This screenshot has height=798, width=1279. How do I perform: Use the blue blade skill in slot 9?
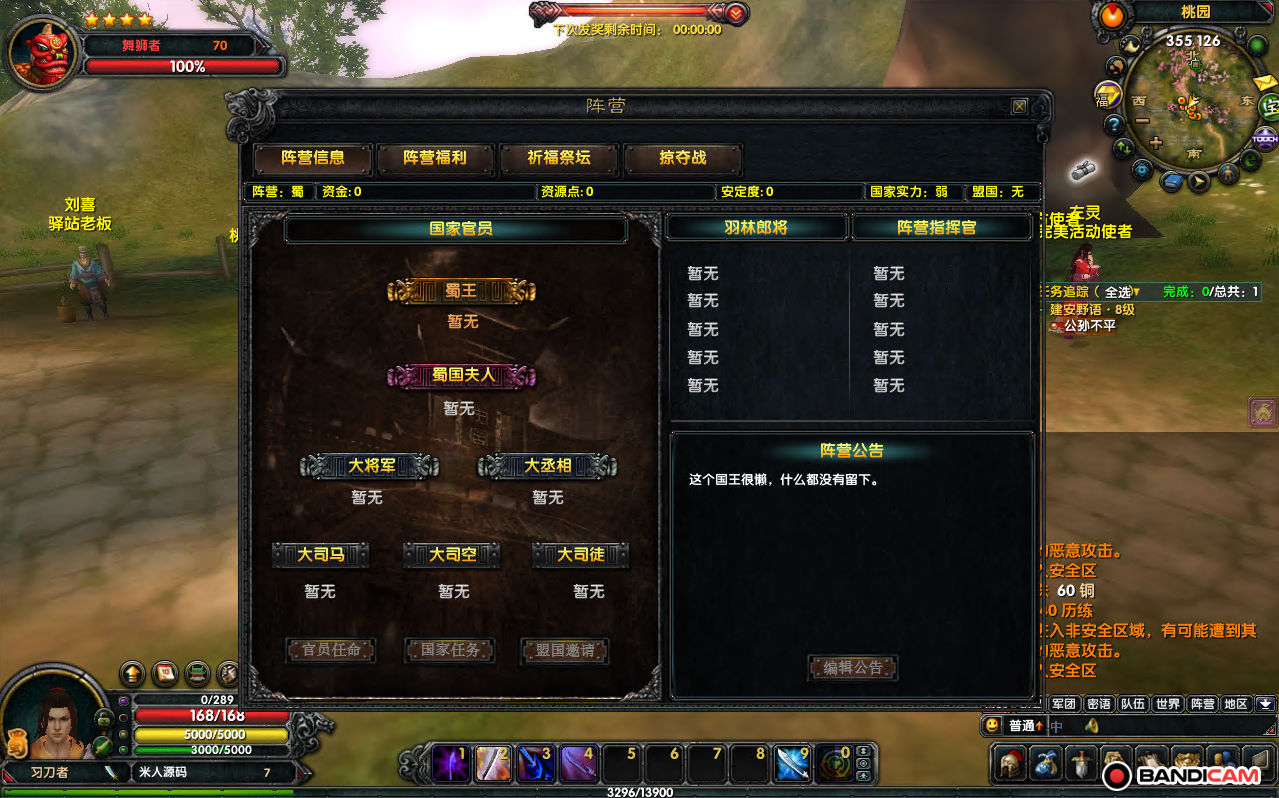point(794,764)
